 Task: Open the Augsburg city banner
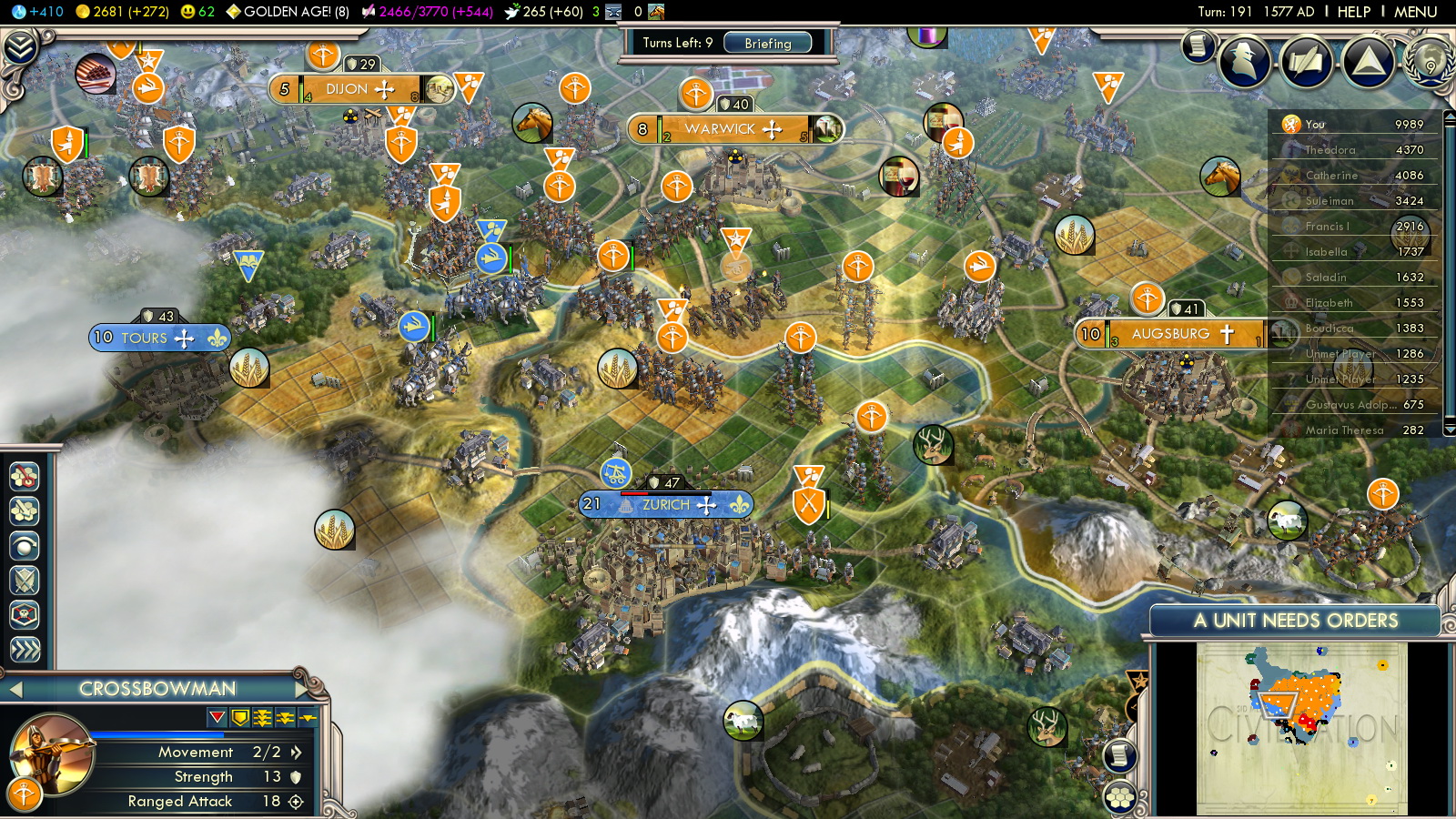click(x=1170, y=334)
